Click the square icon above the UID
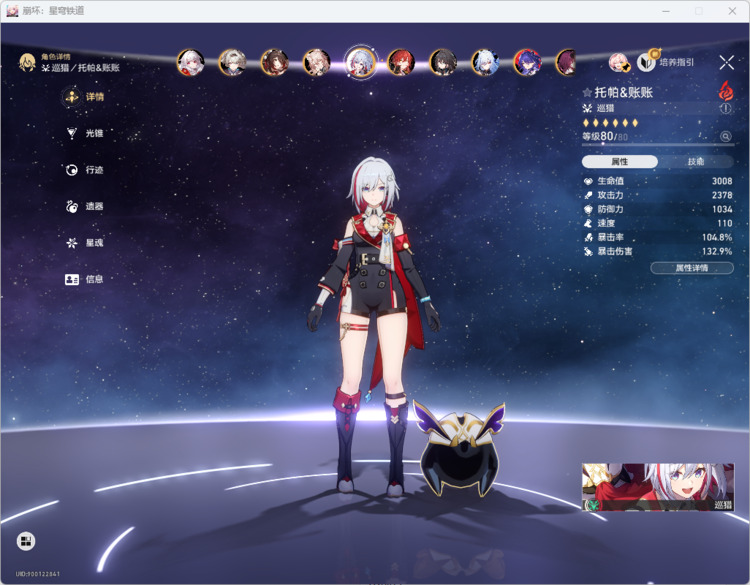This screenshot has height=585, width=750. coord(26,541)
